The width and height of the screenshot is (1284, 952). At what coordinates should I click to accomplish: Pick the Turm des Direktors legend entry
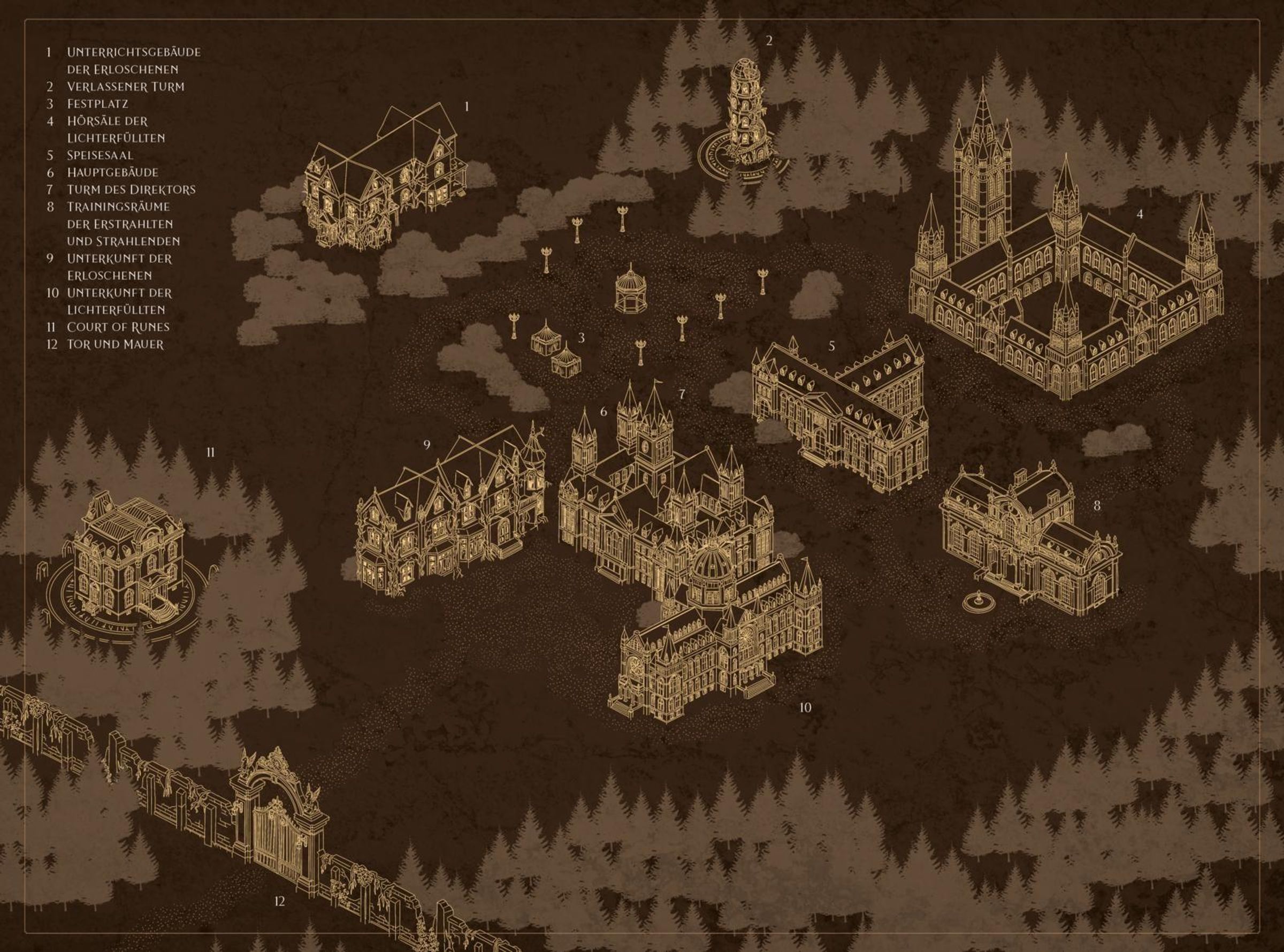pos(131,189)
